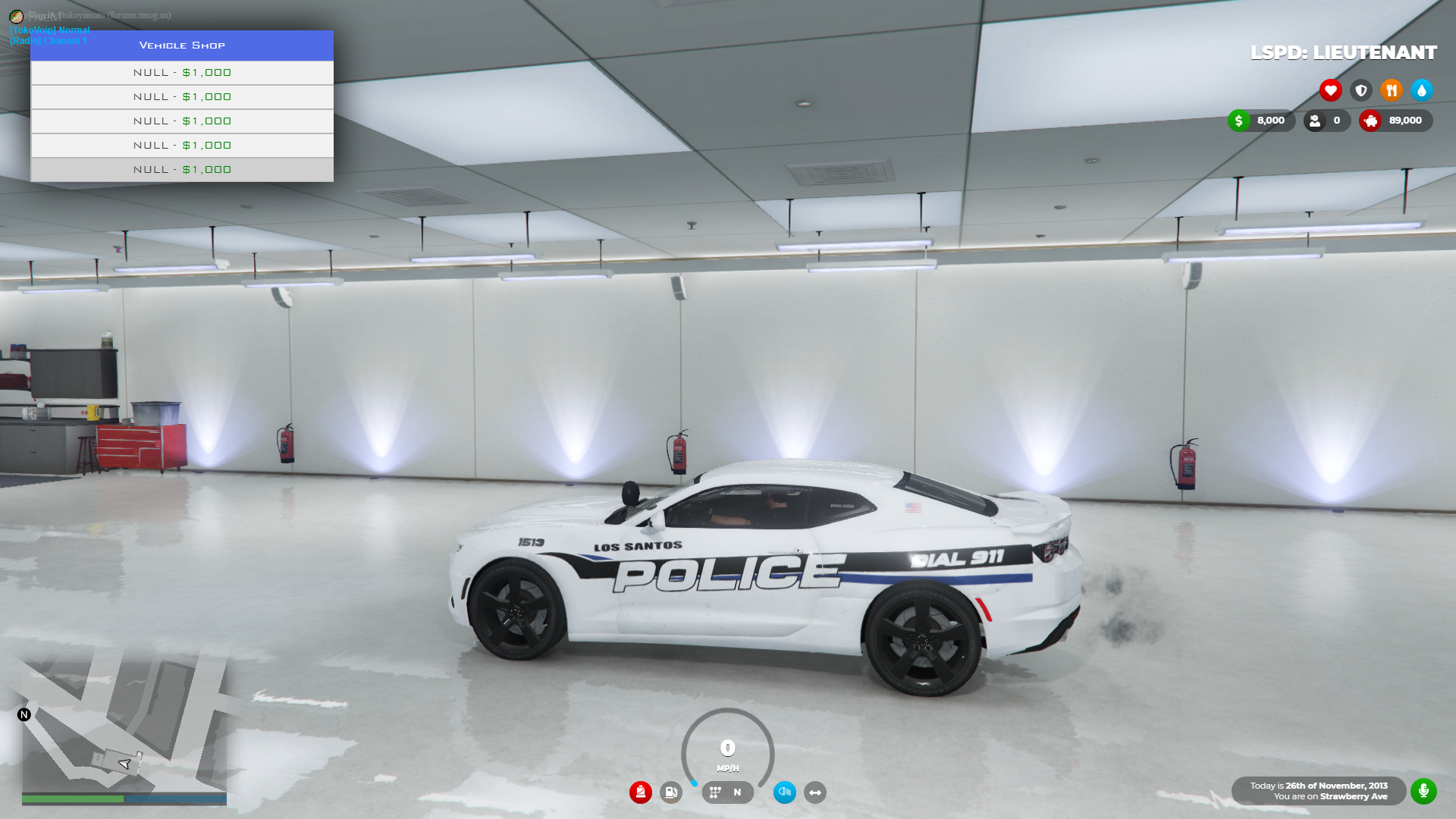Click the masked-person dirty money icon

[1315, 121]
